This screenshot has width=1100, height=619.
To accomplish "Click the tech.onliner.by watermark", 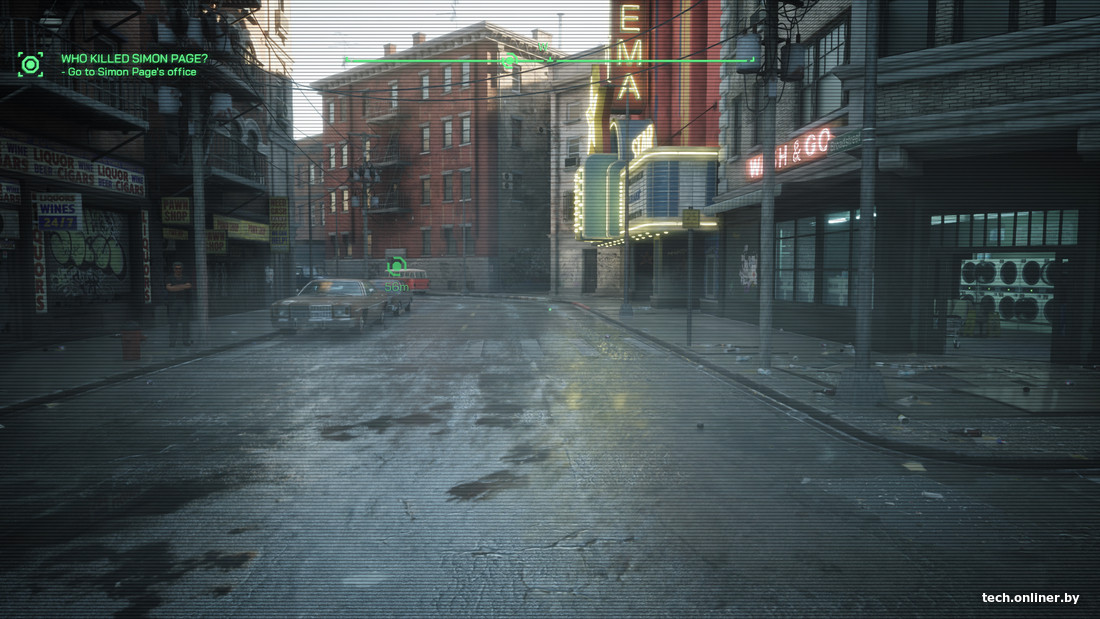I will pos(1030,598).
